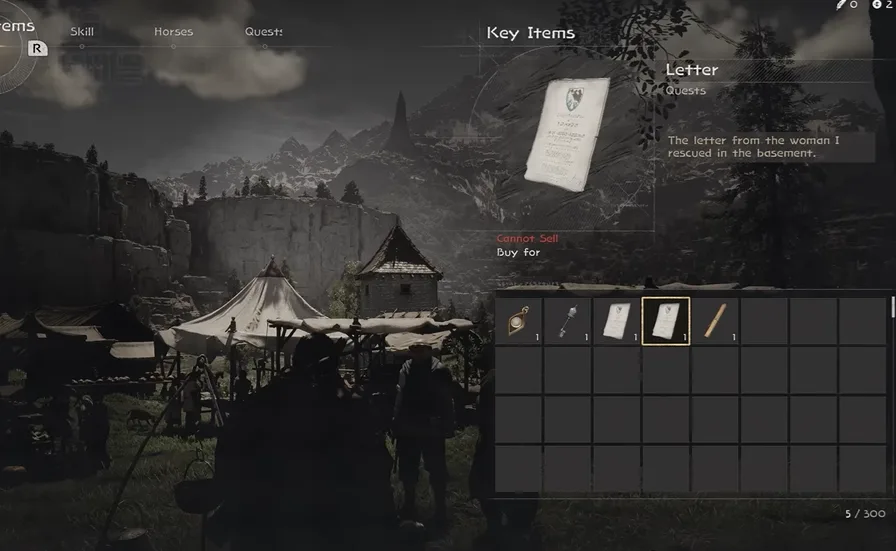The height and width of the screenshot is (551, 896).
Task: Click the inventory grid scrollbar
Action: point(891,308)
